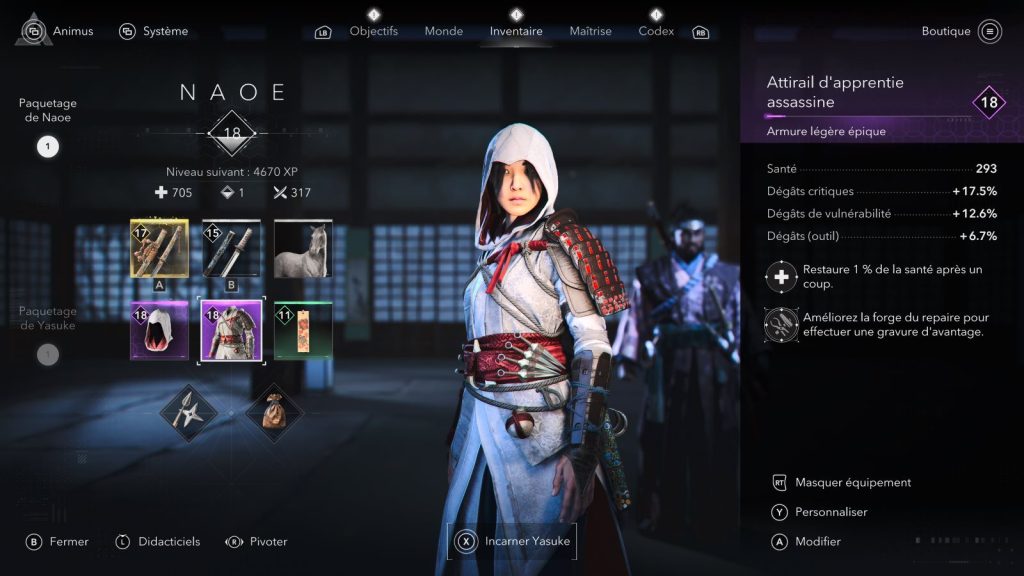Choose Masquer équipement option
Screen dimensions: 1024x576
[852, 482]
